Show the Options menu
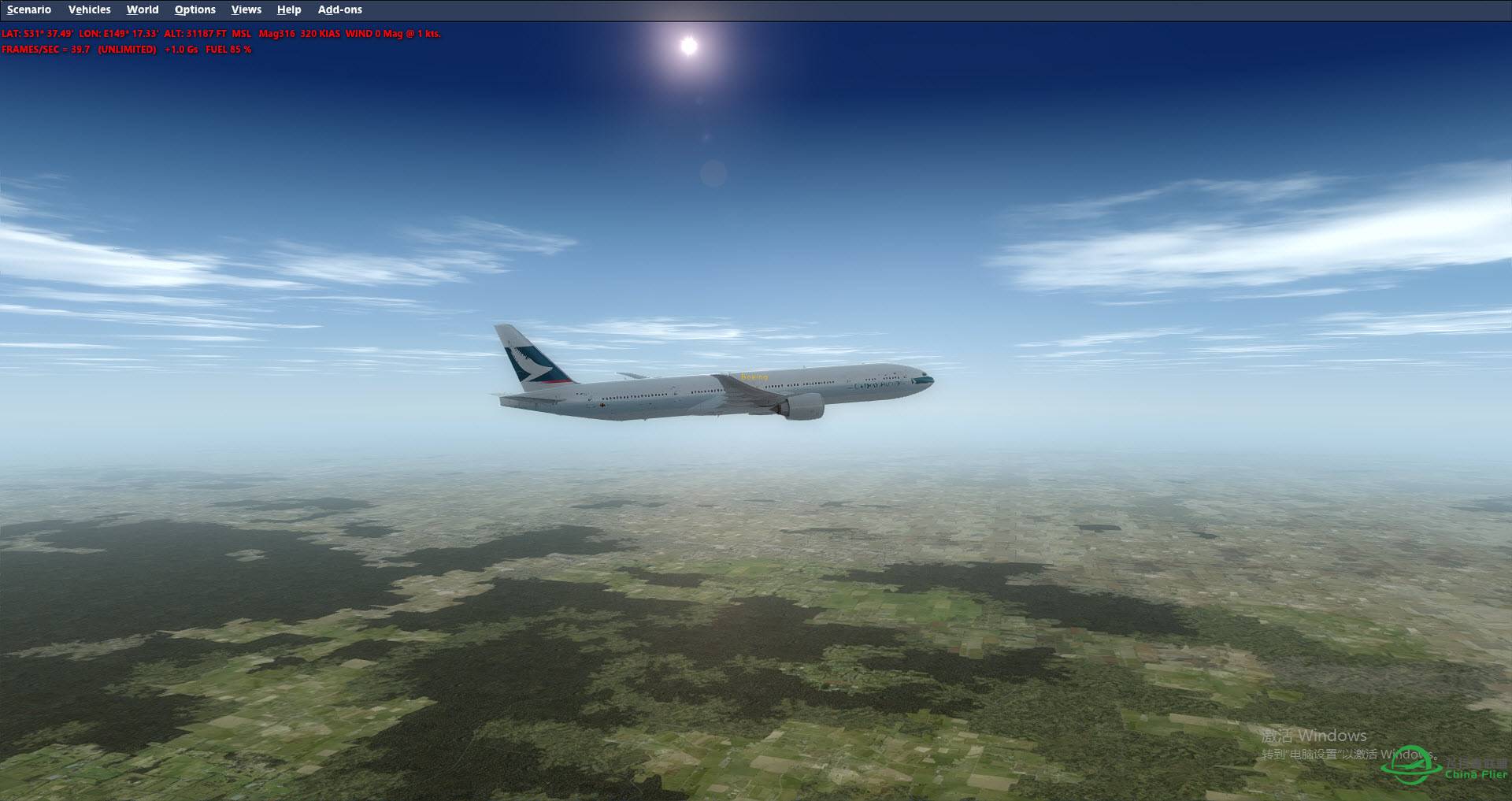 [x=195, y=10]
